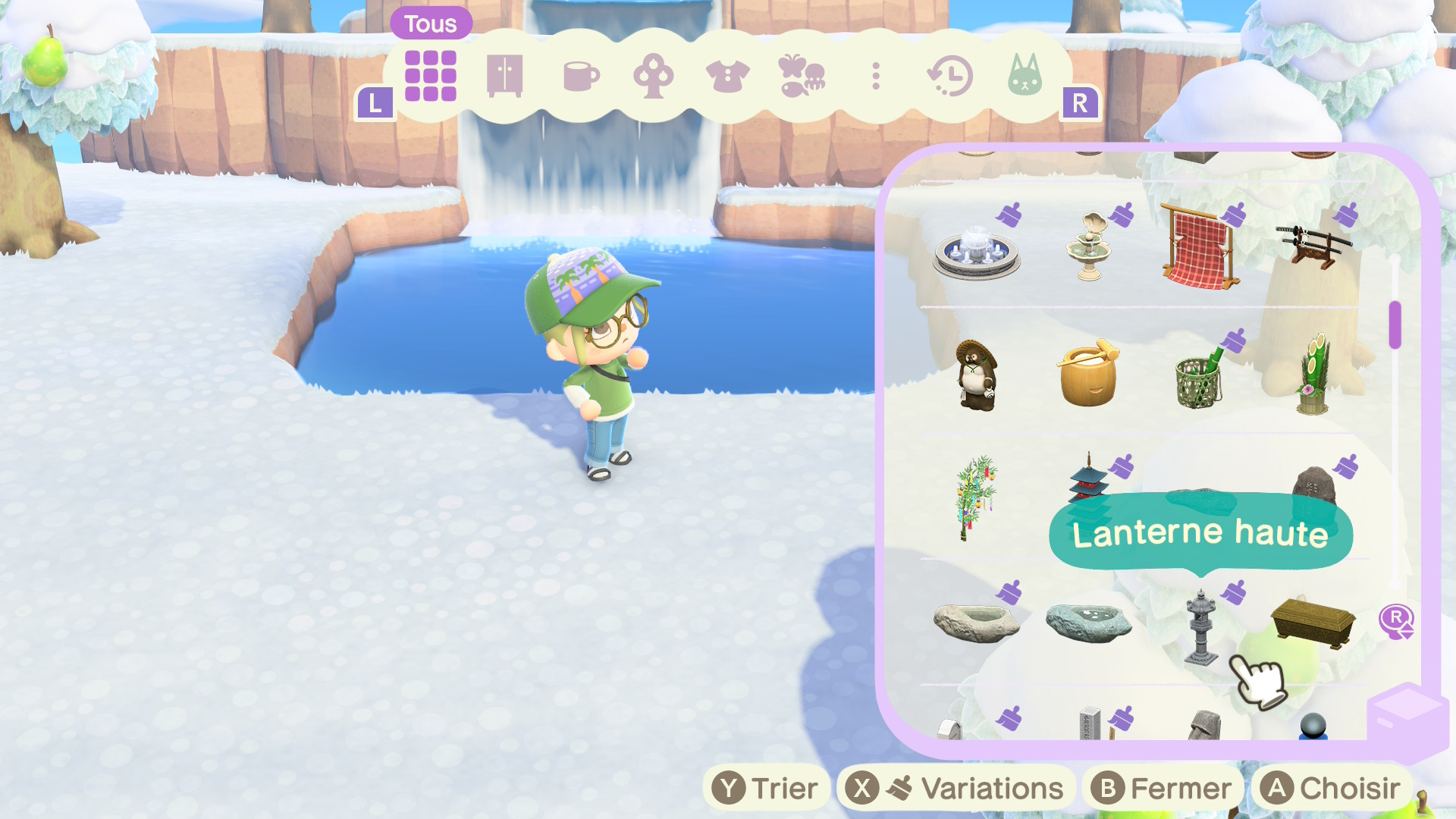The width and height of the screenshot is (1456, 819).
Task: Open the butterfly and octopus creatures tab
Action: click(x=801, y=76)
